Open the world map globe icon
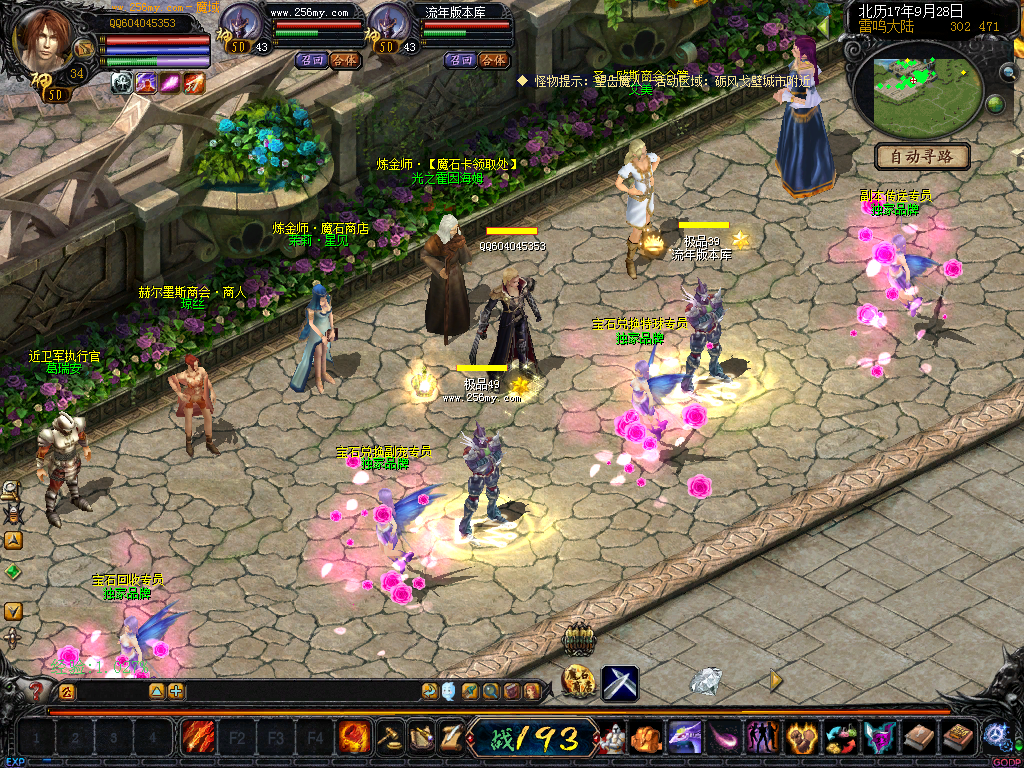1024x768 pixels. 995,104
